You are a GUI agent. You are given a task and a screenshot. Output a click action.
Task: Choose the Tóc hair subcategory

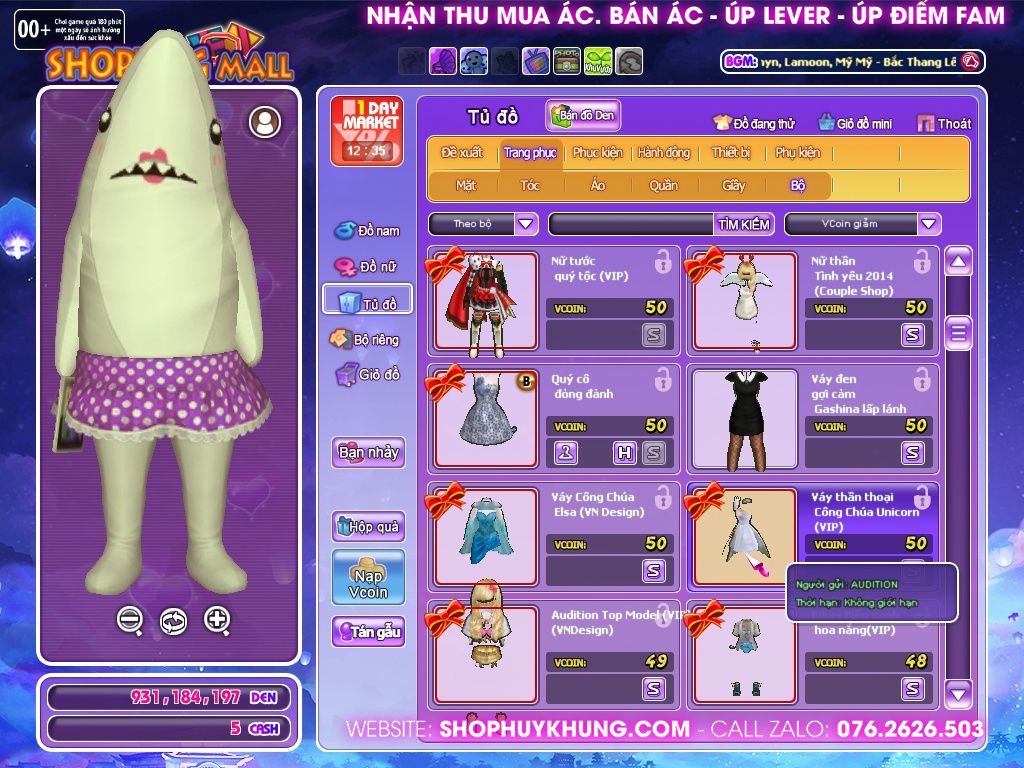pos(530,185)
